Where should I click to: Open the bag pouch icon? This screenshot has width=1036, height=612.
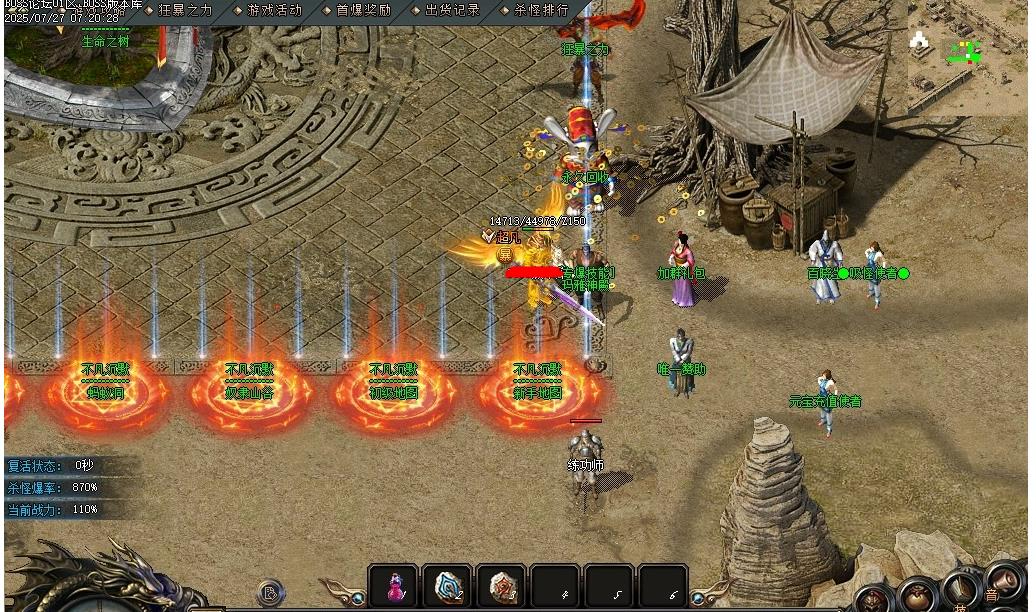pos(918,596)
